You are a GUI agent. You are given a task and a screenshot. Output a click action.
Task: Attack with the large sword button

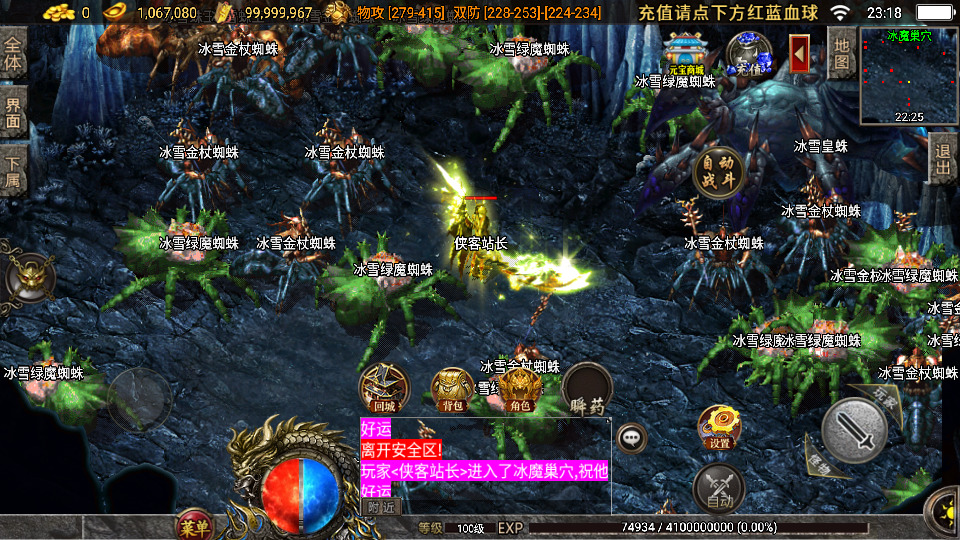point(854,430)
